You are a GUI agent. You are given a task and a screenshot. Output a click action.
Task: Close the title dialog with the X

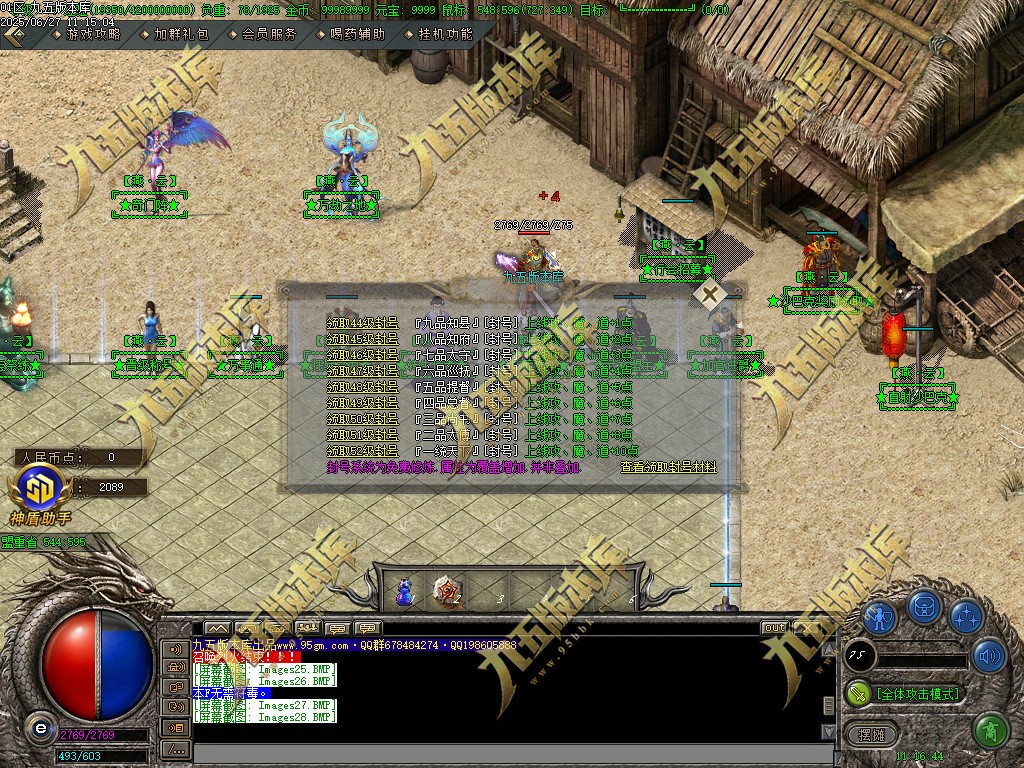[x=710, y=295]
